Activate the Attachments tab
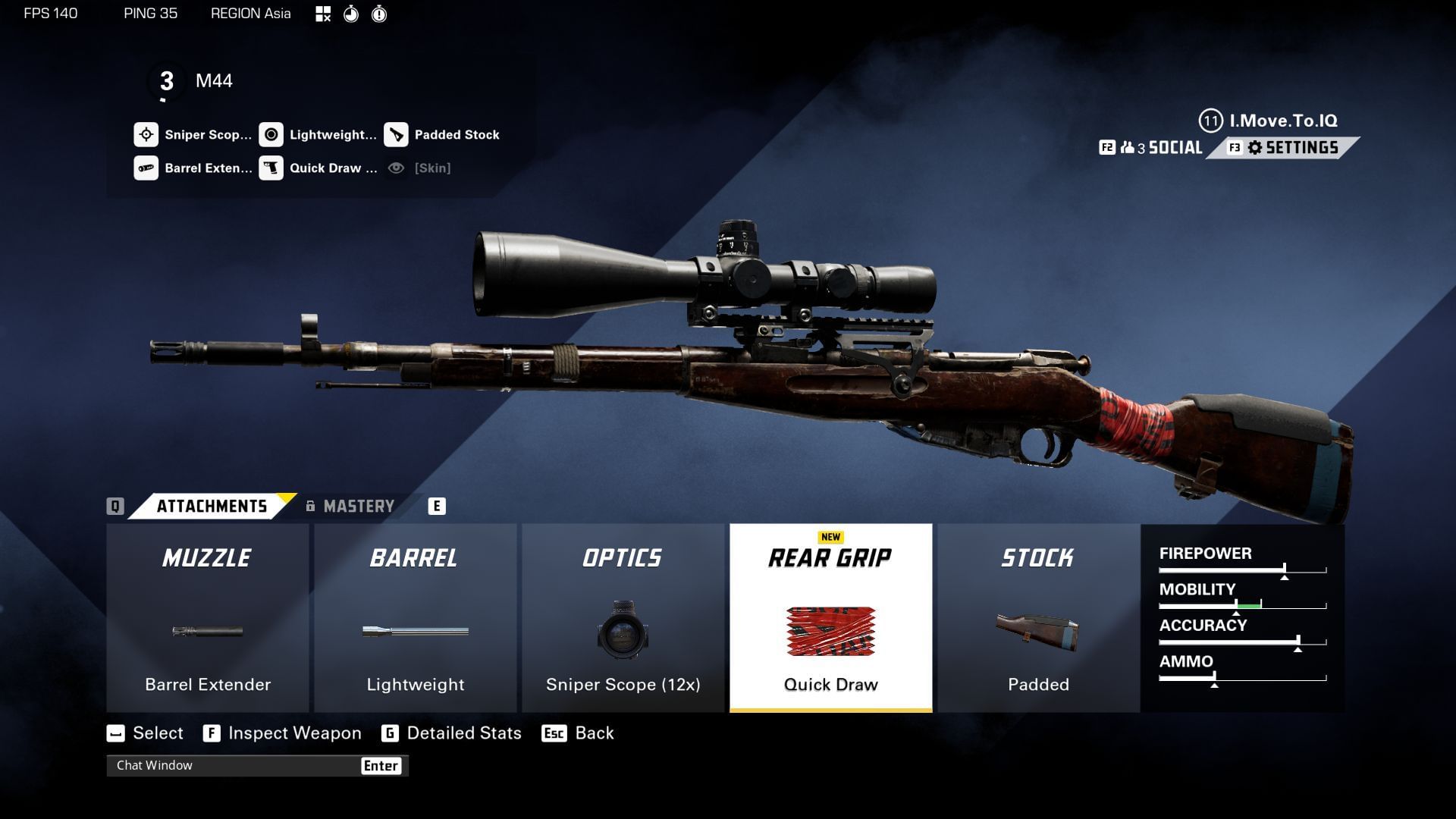1456x819 pixels. [x=212, y=507]
